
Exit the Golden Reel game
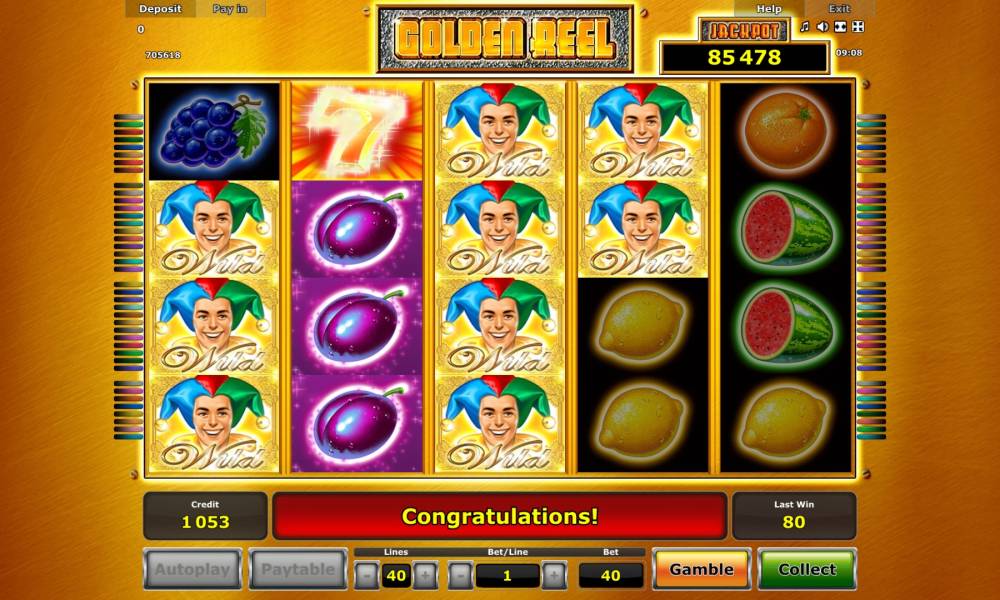pos(839,9)
